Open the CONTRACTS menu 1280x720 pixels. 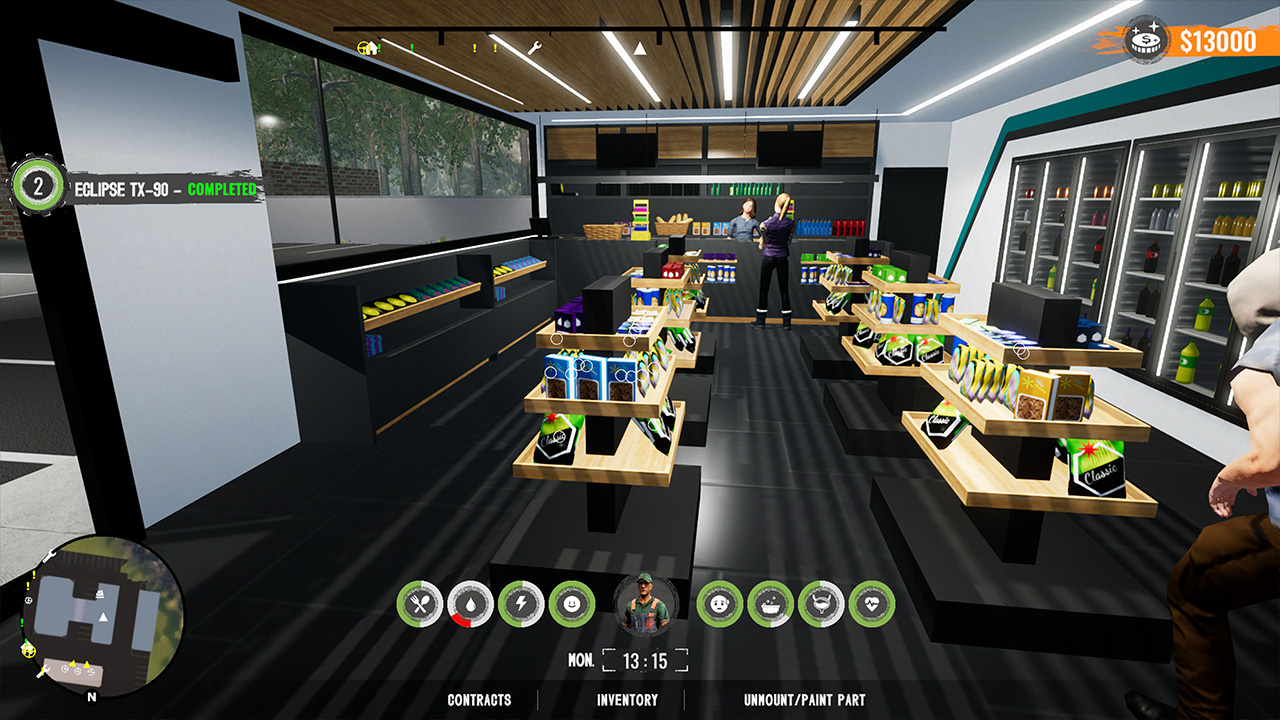click(x=478, y=701)
